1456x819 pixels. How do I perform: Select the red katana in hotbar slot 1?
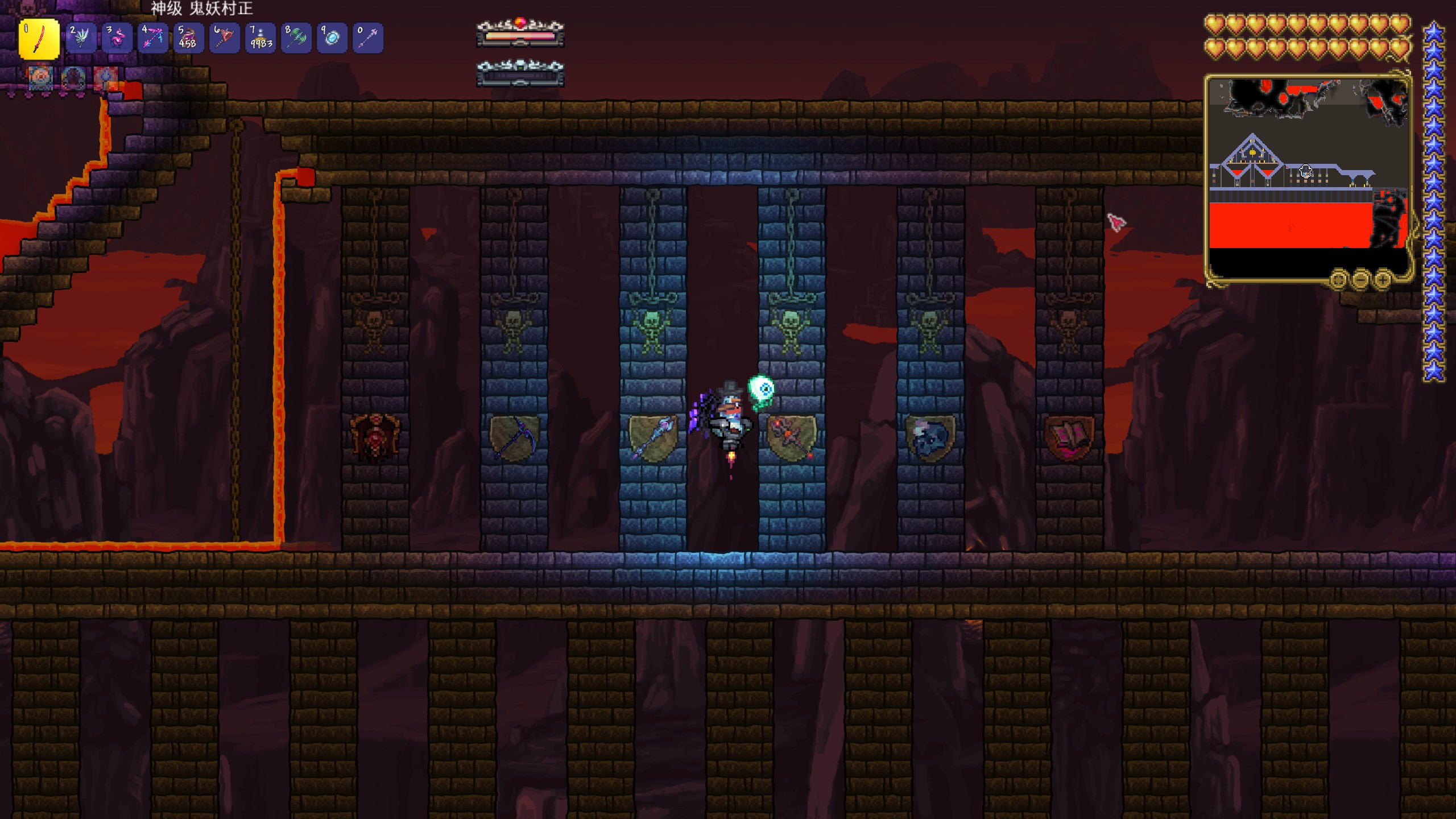click(39, 39)
